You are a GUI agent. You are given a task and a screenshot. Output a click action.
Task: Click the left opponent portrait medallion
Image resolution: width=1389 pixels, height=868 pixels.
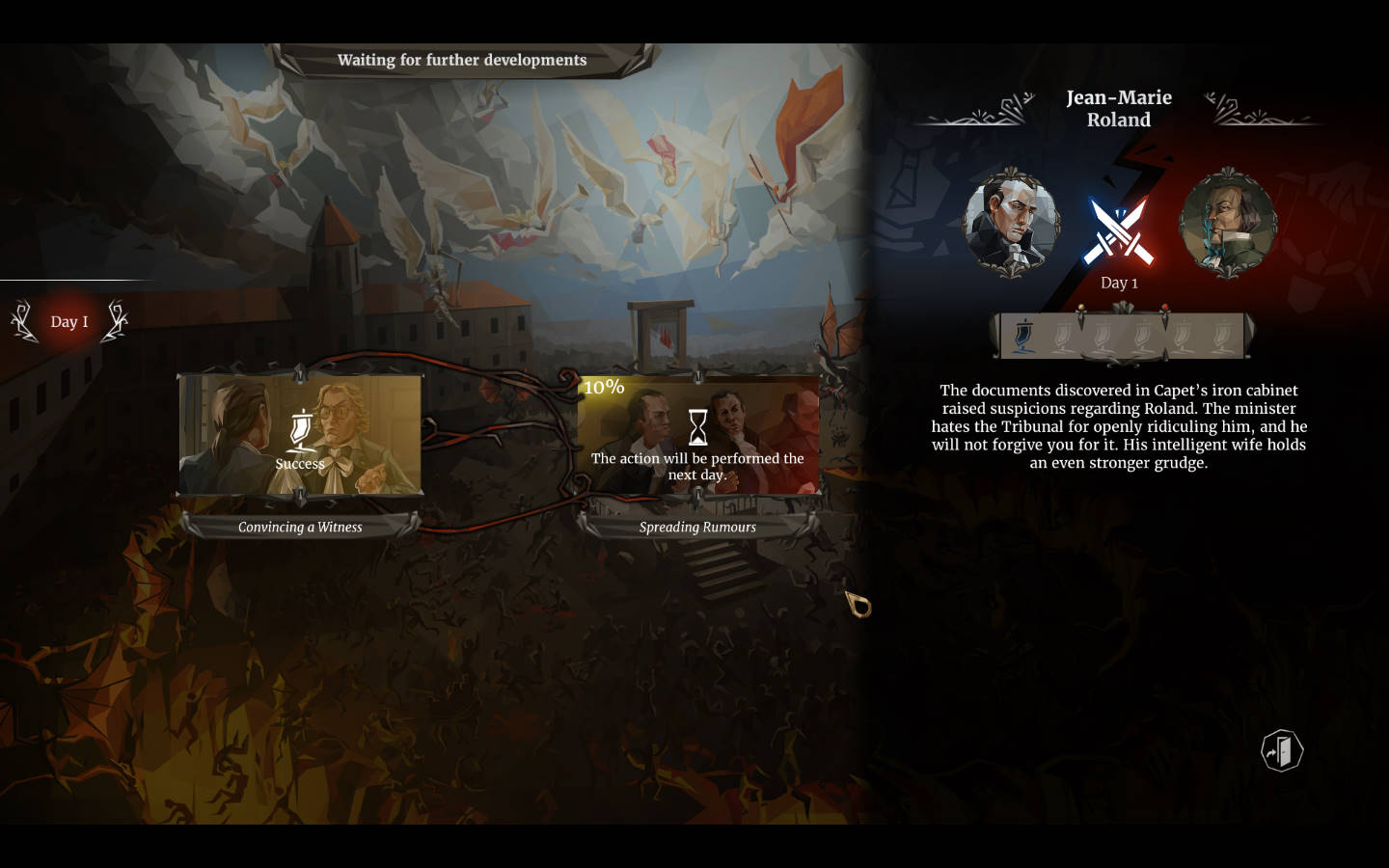point(1011,224)
